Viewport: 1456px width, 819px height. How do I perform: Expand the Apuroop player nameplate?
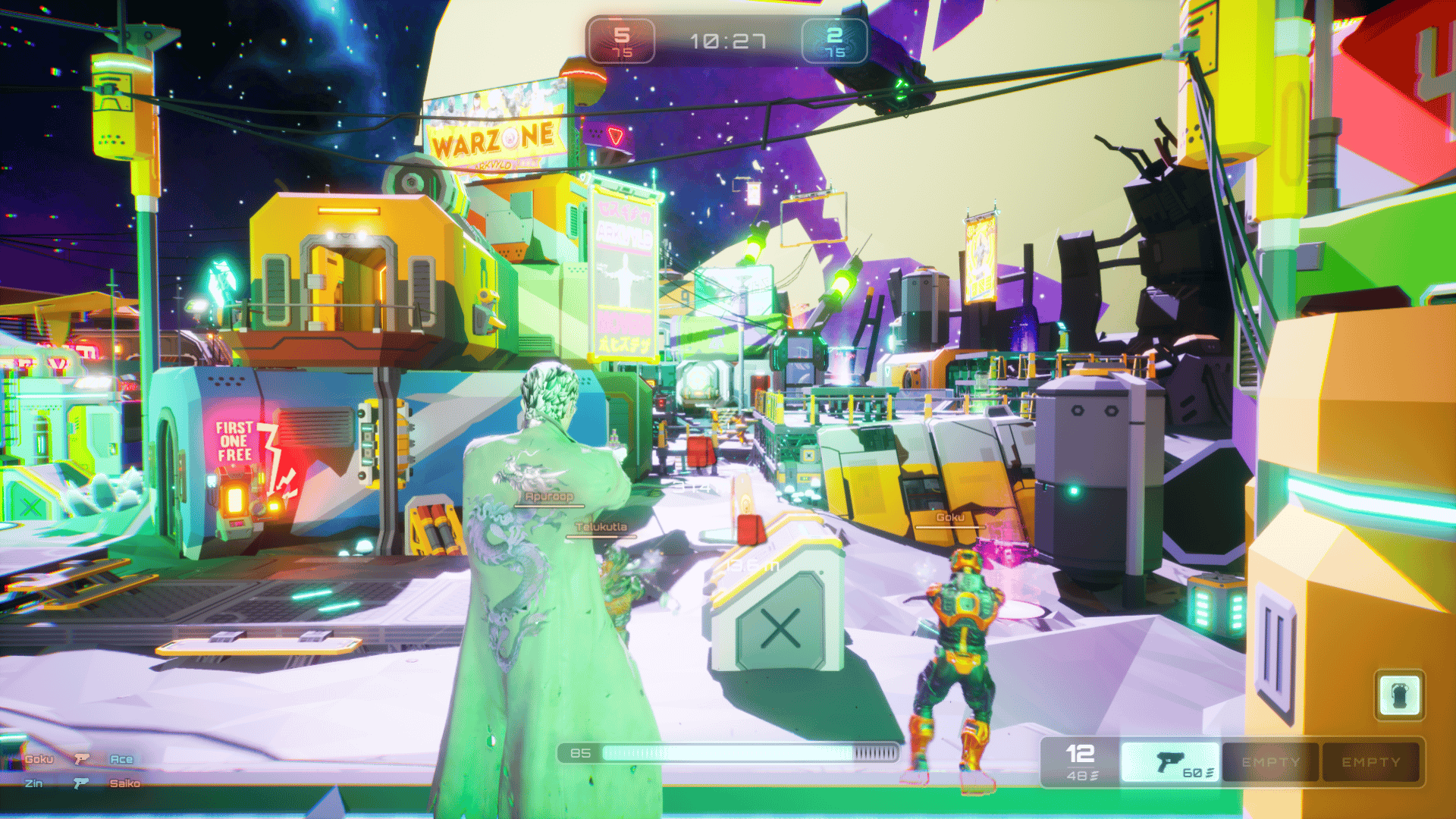(548, 495)
